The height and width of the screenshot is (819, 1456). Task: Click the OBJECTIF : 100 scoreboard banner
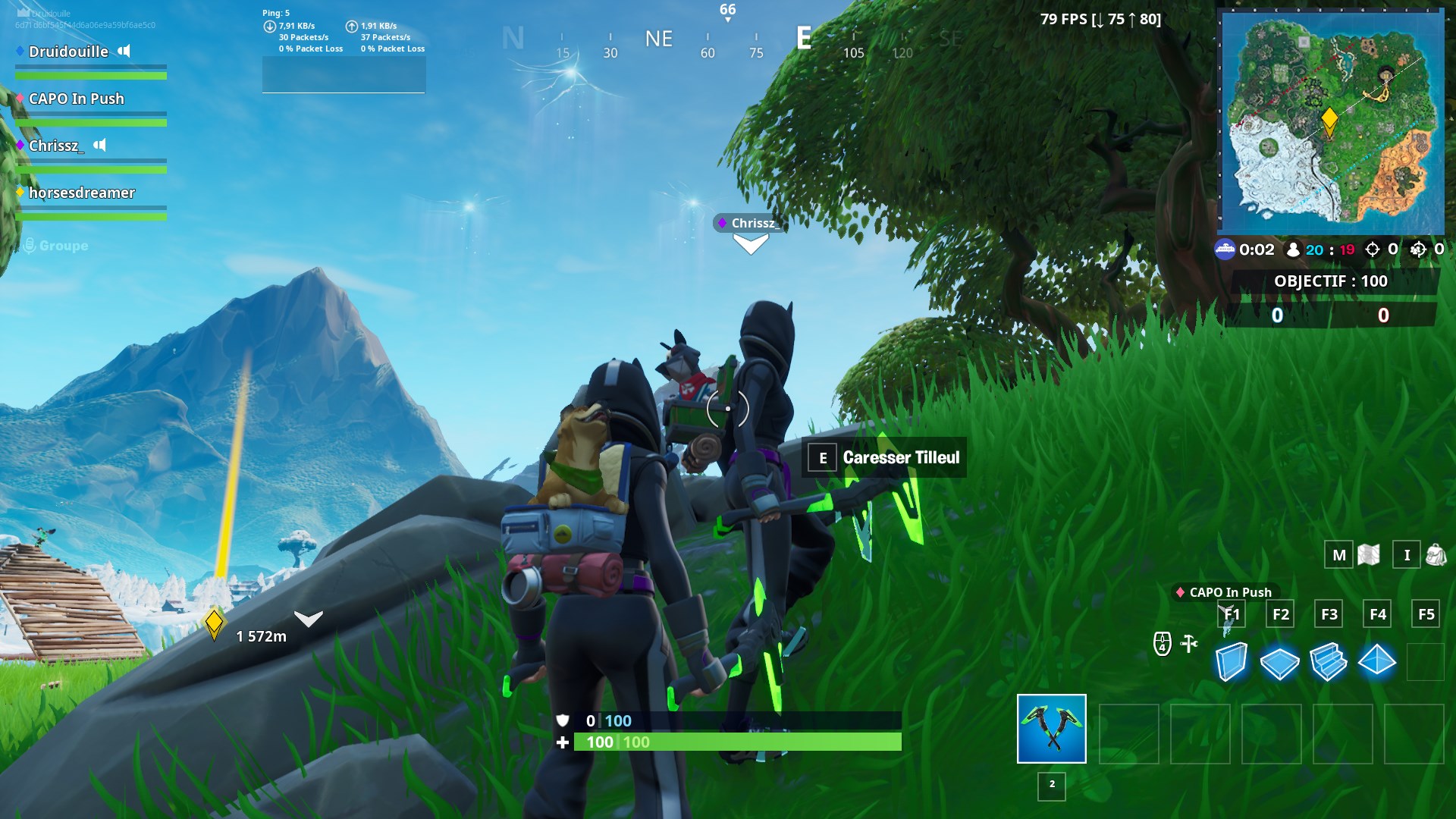1332,281
